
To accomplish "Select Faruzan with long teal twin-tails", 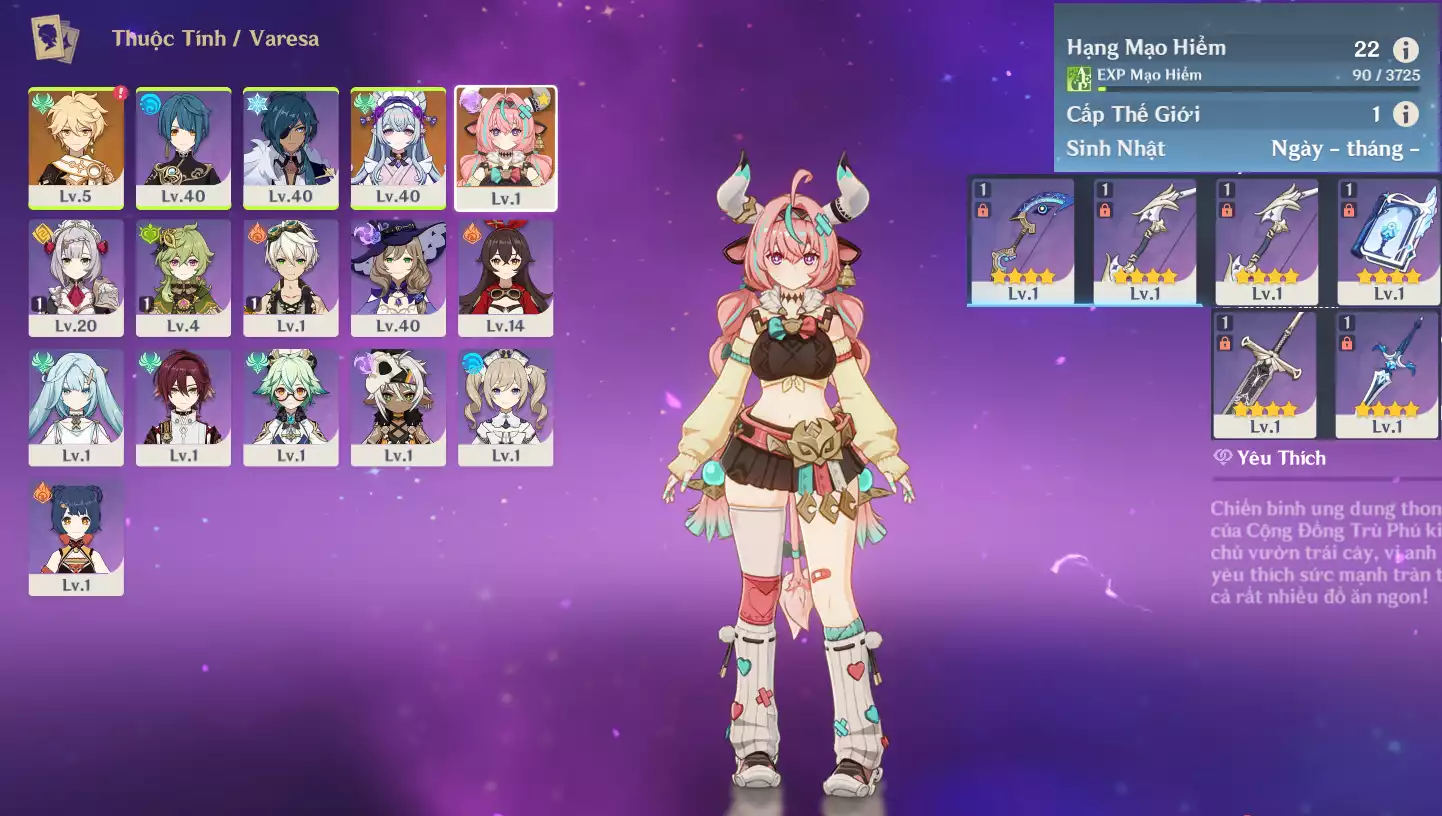I will pos(76,407).
